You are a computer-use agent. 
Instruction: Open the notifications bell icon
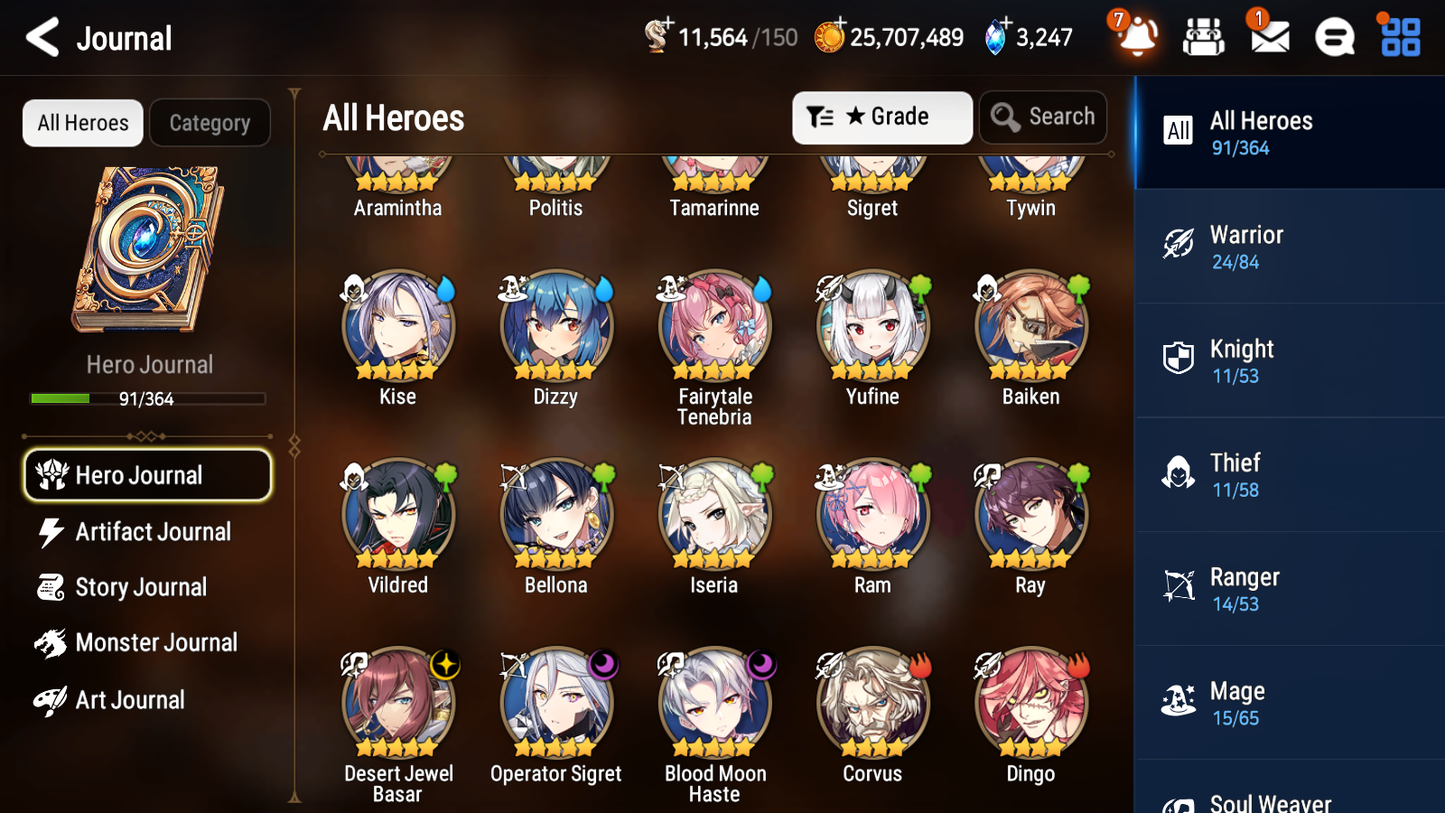click(x=1134, y=37)
